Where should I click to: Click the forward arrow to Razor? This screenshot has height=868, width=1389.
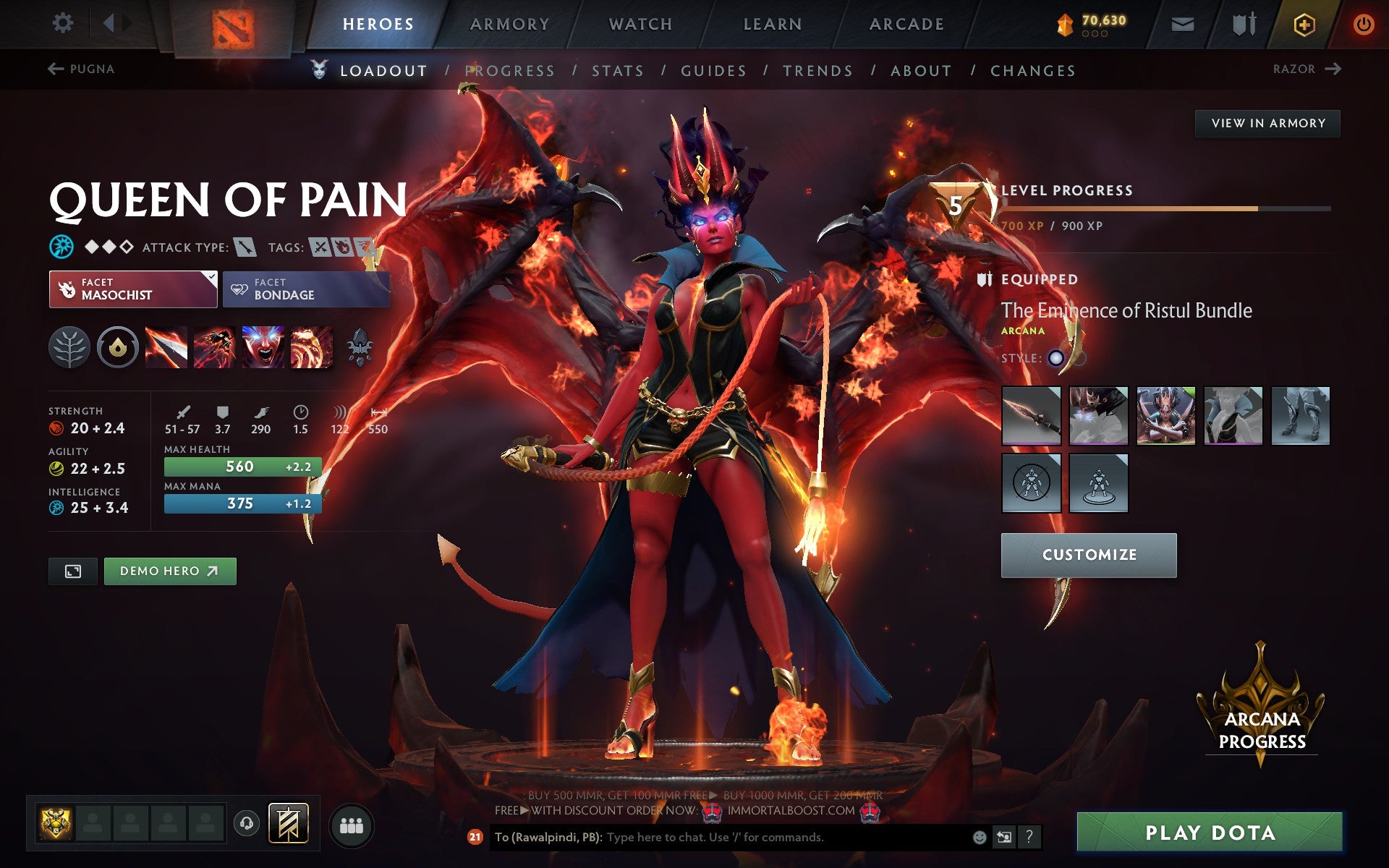tap(1335, 68)
